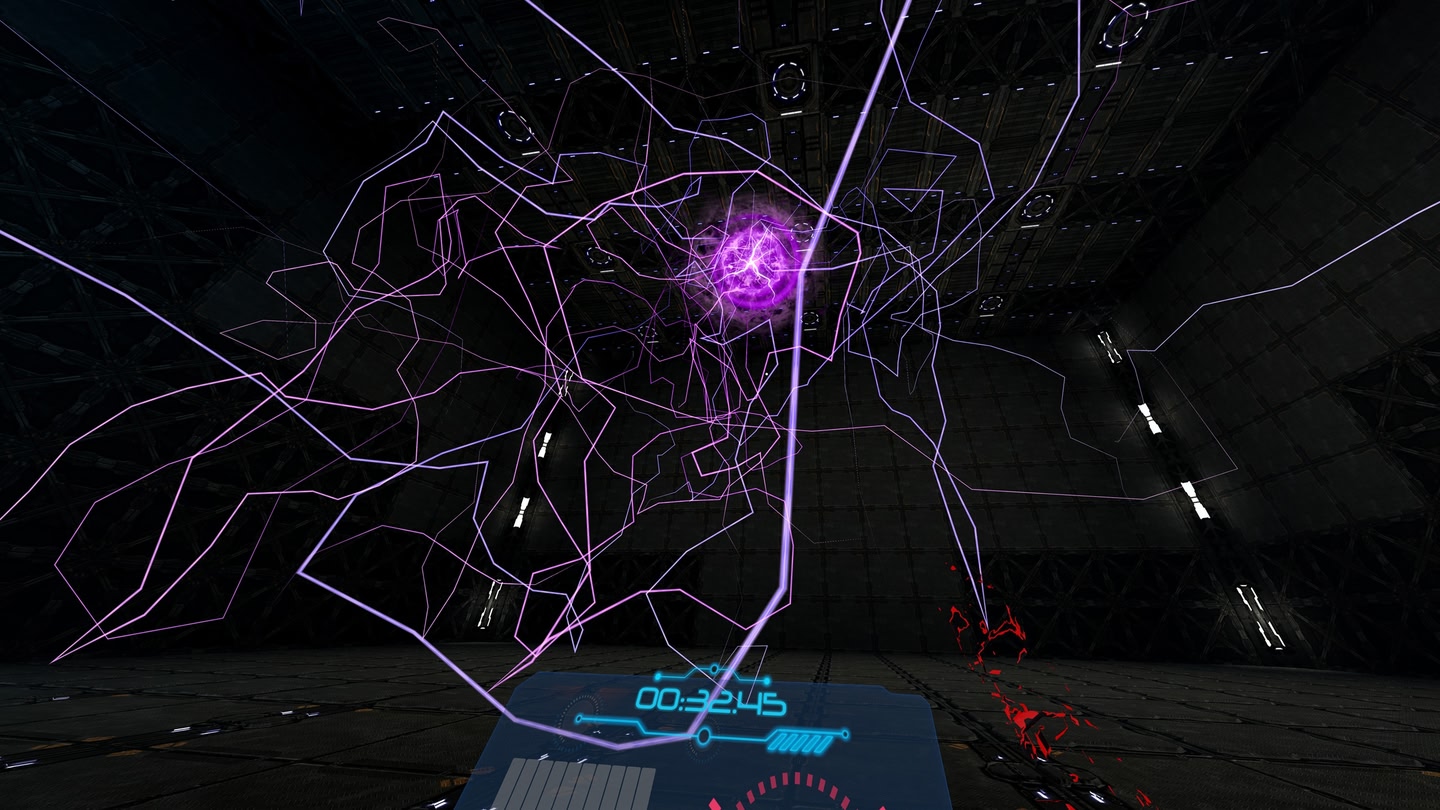Toggle the blue signal-strength bars indicator
The image size is (1440, 810).
(801, 739)
